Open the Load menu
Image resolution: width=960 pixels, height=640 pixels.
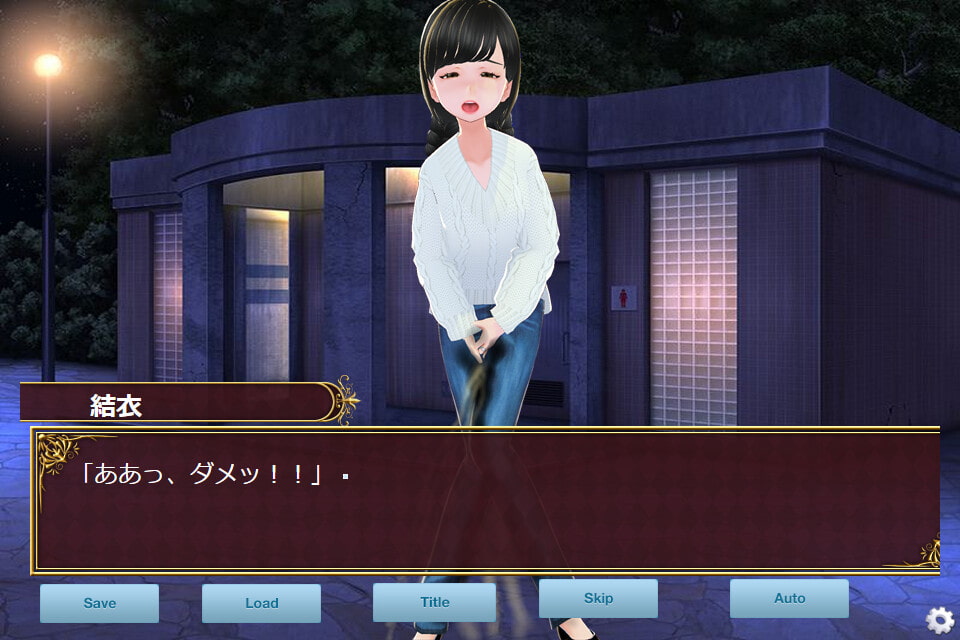tap(261, 603)
